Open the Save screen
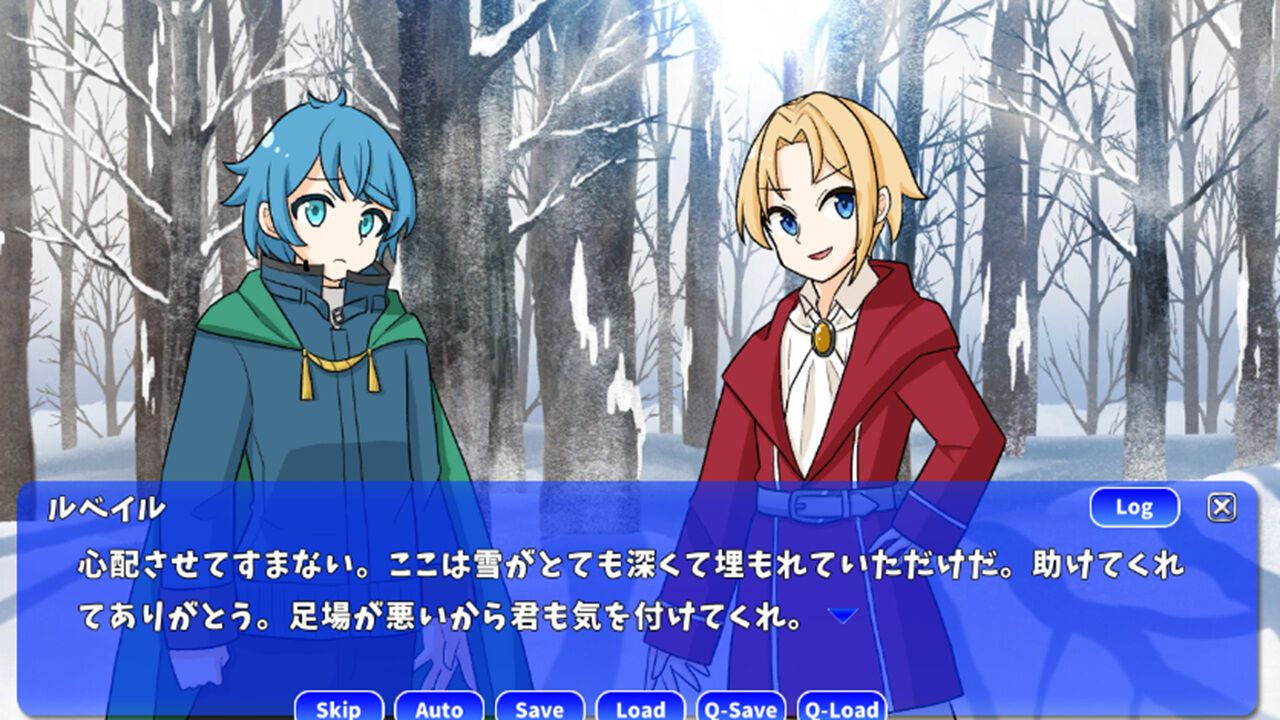The height and width of the screenshot is (720, 1280). point(538,710)
